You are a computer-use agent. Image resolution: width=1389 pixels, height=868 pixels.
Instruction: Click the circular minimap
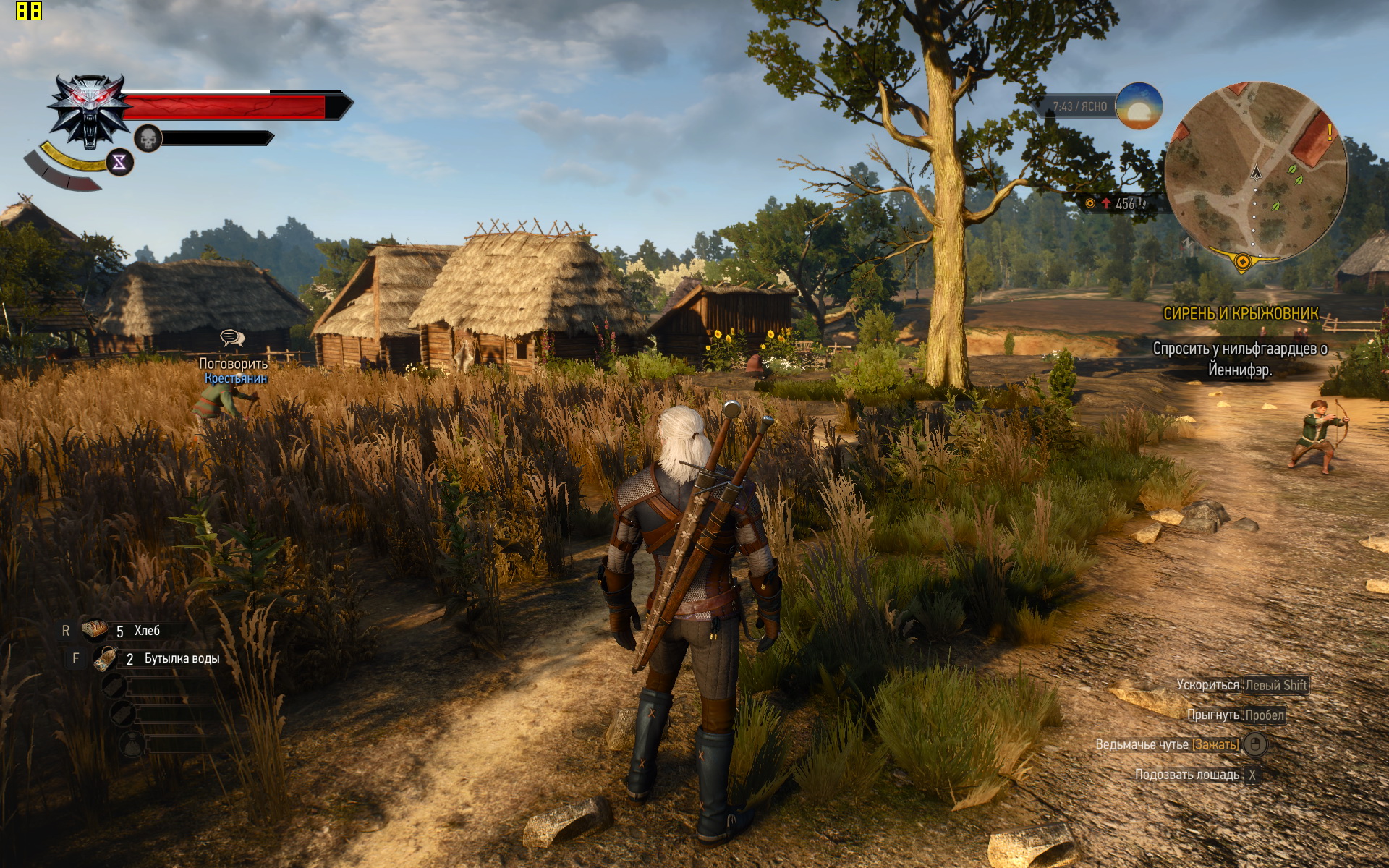pos(1255,174)
